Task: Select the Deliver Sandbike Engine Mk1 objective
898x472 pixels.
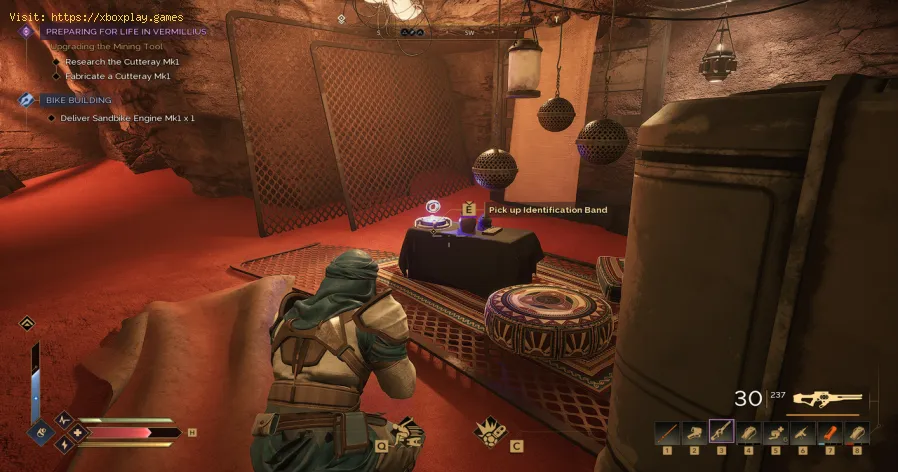Action: [129, 118]
